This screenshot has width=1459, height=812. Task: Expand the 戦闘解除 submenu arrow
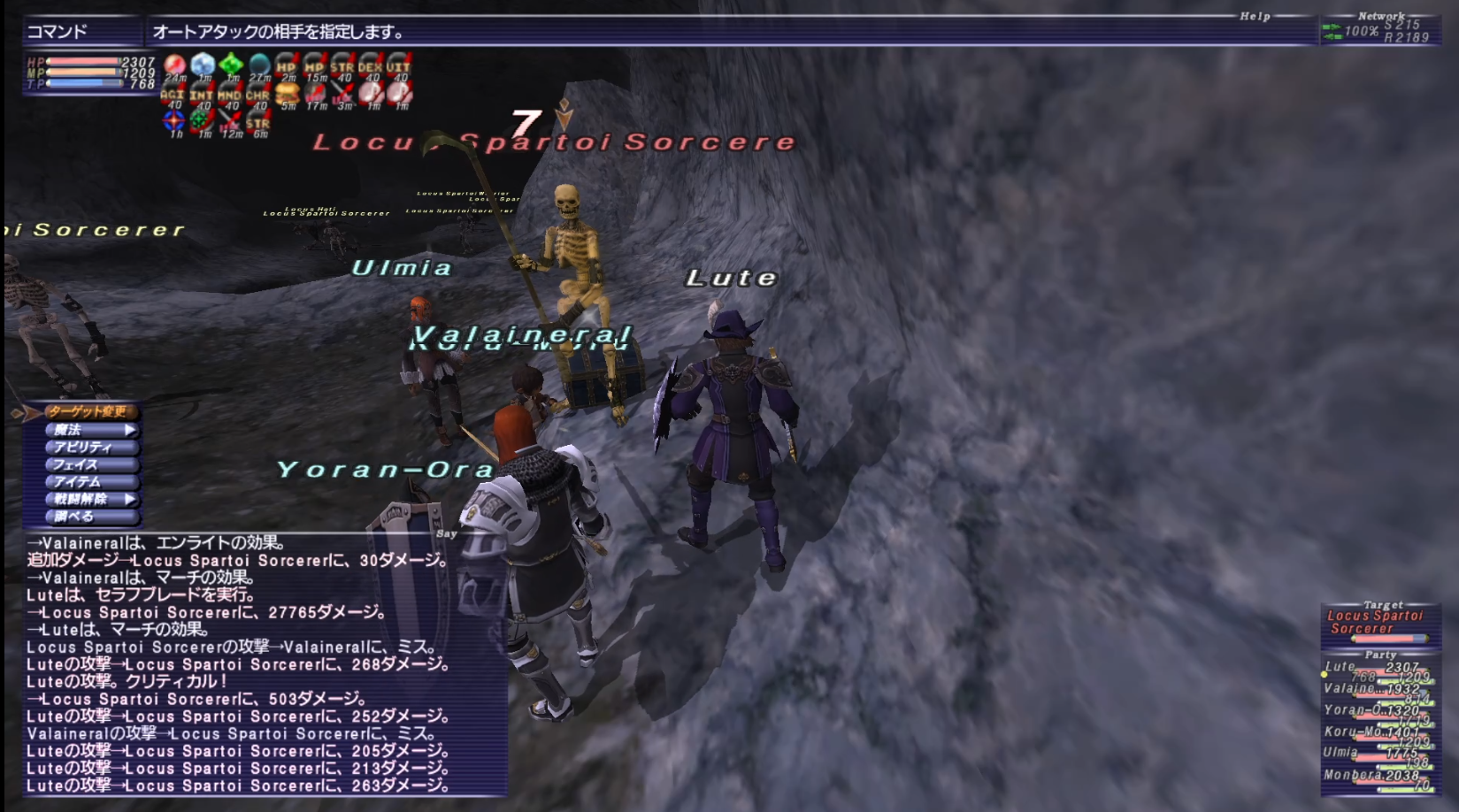[x=130, y=499]
